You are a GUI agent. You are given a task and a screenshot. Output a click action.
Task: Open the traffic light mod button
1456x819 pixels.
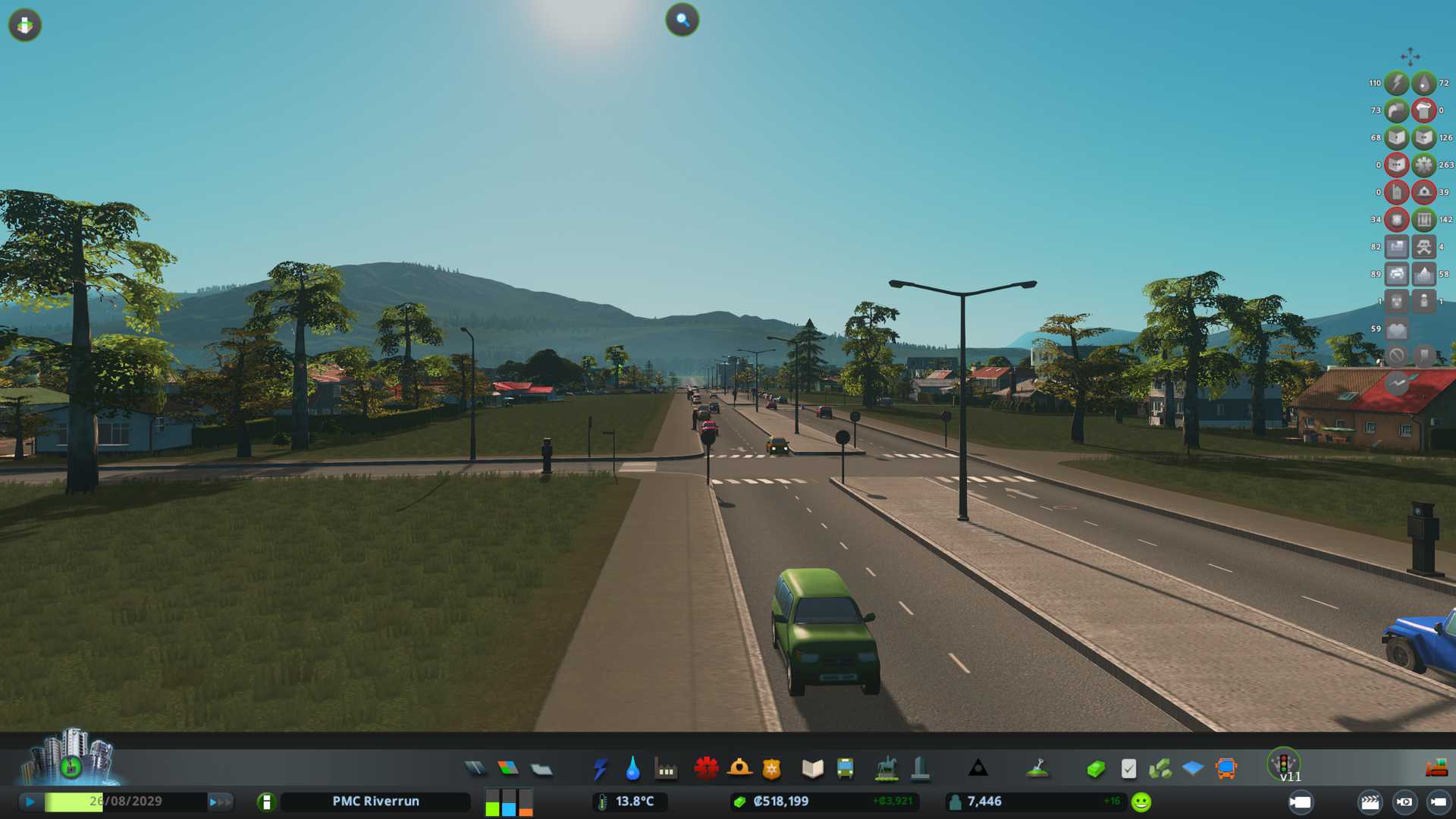point(1283,763)
